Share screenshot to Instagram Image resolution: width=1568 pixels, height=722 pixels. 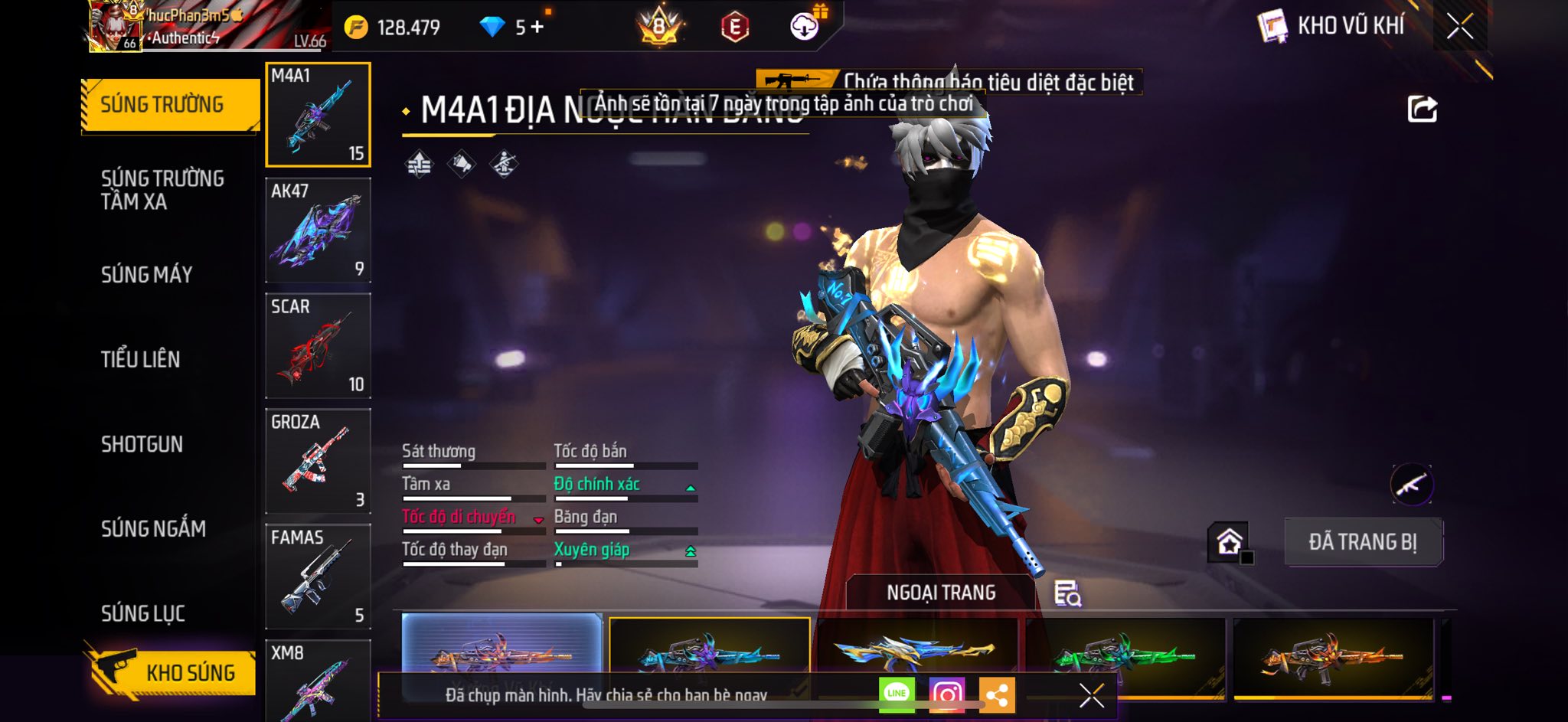946,694
